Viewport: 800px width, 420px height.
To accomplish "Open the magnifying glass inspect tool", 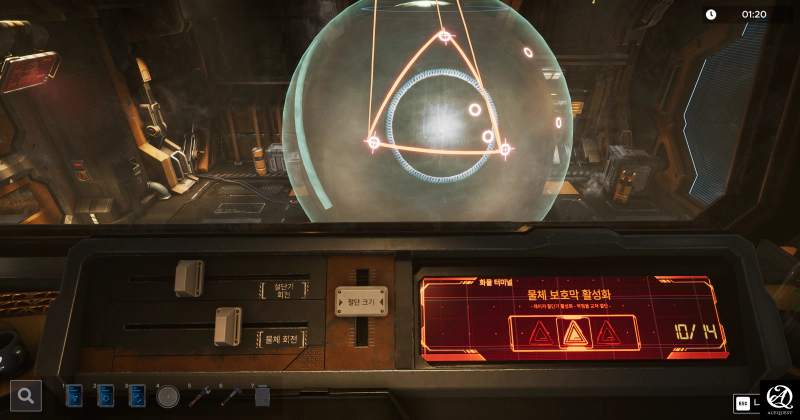I will (x=27, y=396).
